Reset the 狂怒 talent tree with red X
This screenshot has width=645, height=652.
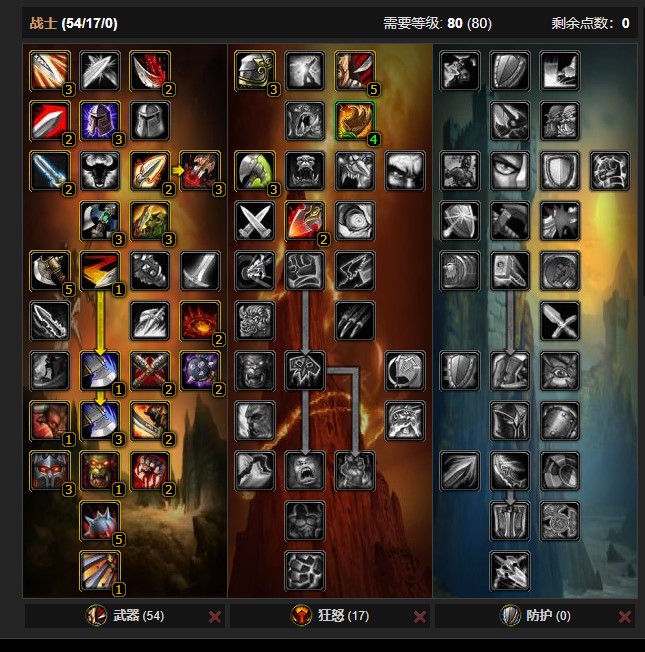pyautogui.click(x=420, y=617)
